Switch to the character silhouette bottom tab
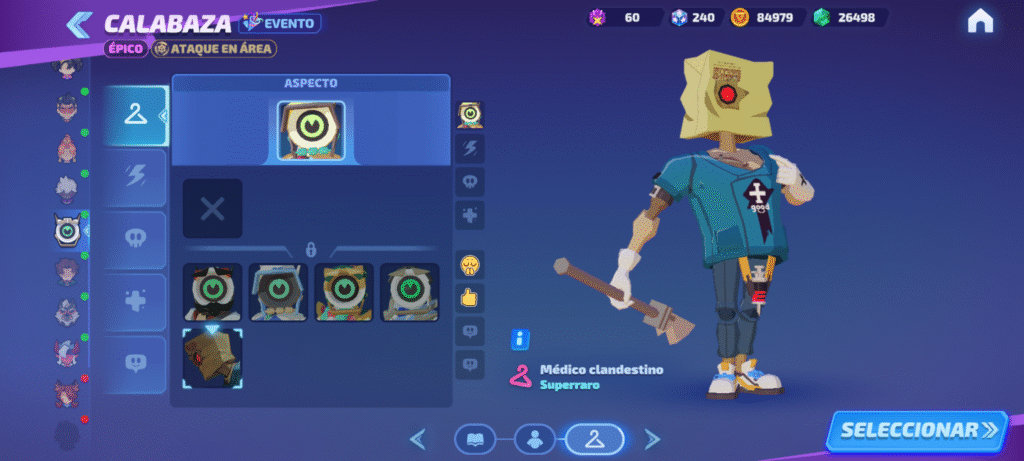This screenshot has height=461, width=1024. tap(535, 438)
